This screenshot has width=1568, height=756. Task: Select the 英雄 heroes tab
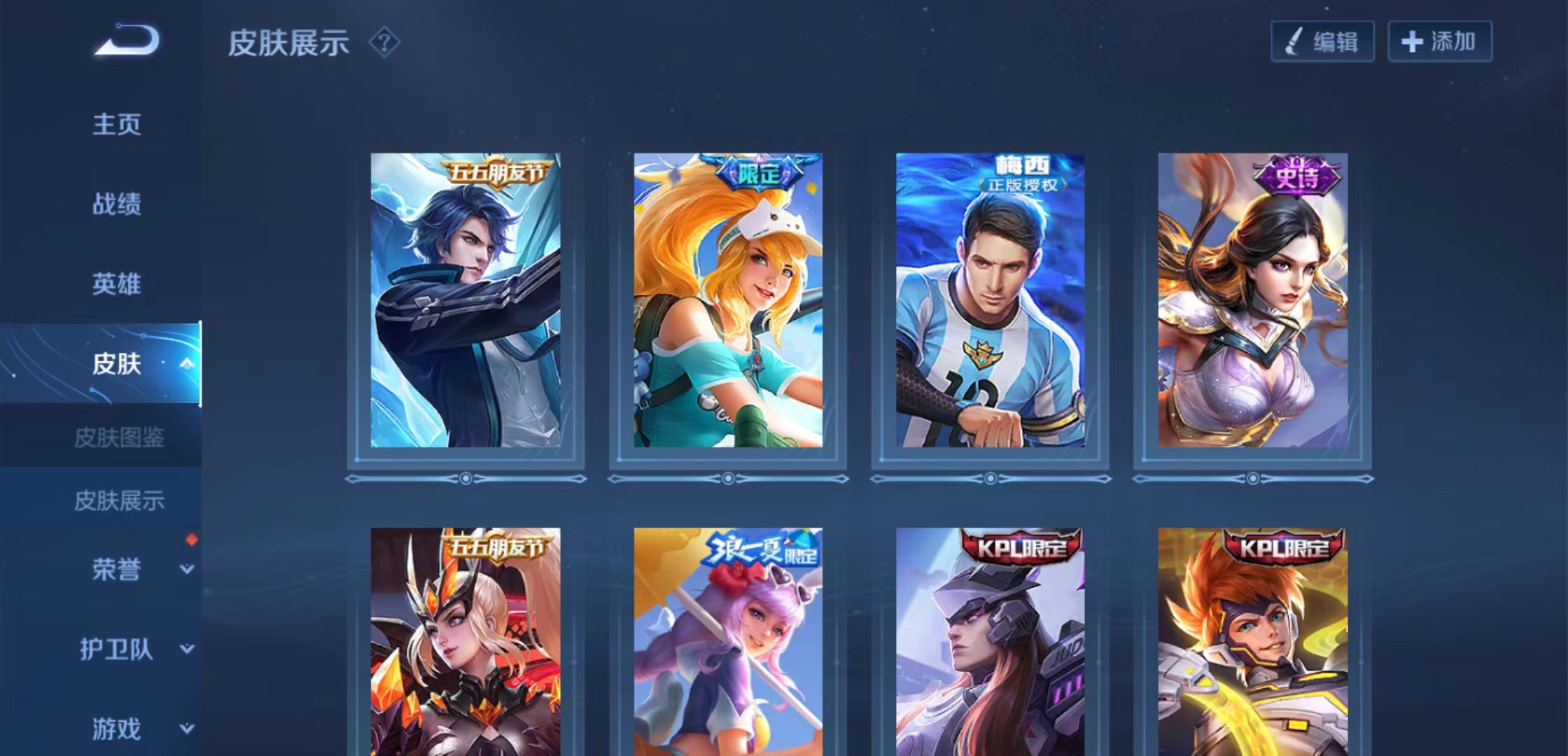click(x=117, y=284)
